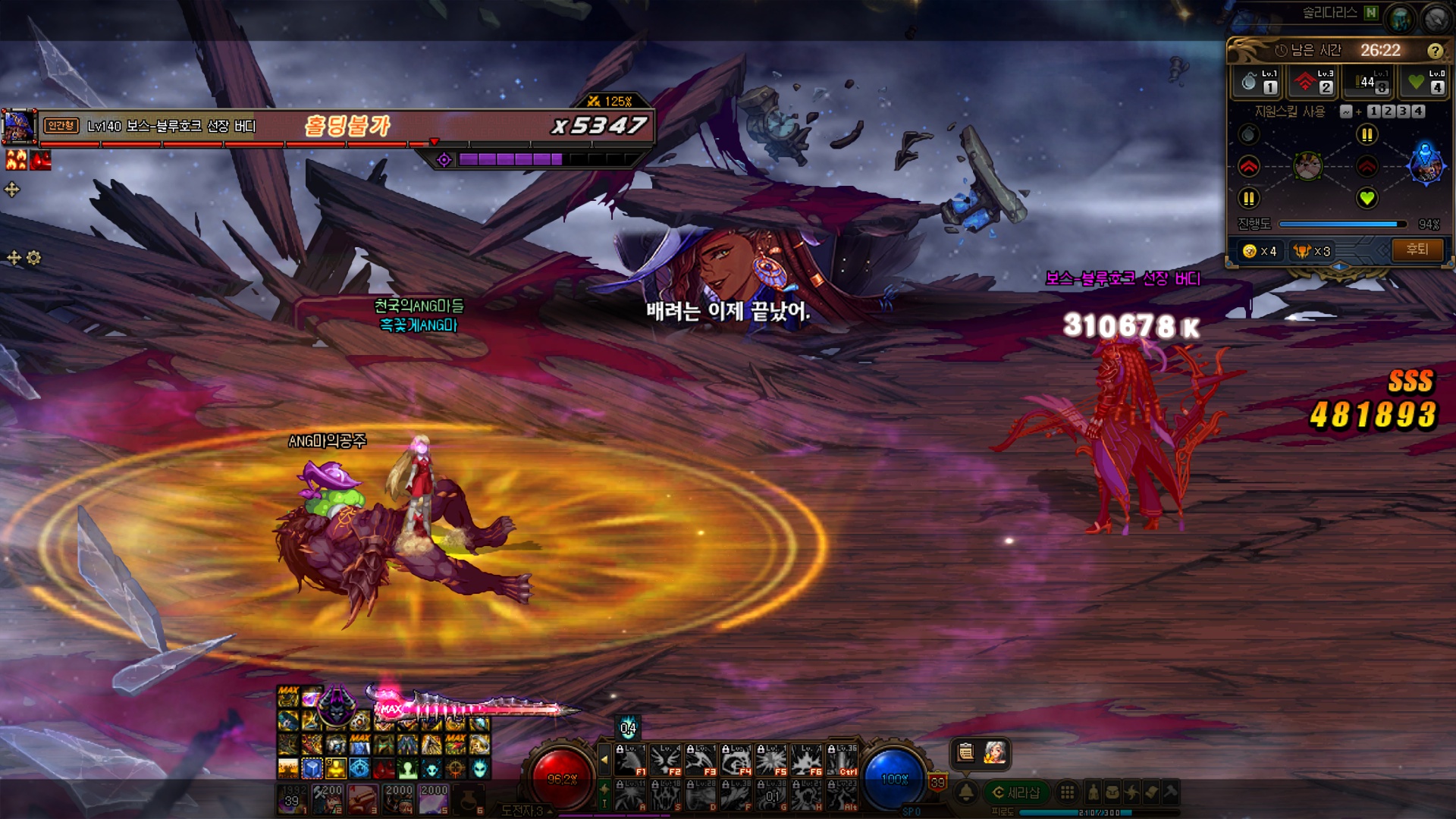Click the 후퇴 retreat button
The image size is (1456, 819).
(1417, 249)
